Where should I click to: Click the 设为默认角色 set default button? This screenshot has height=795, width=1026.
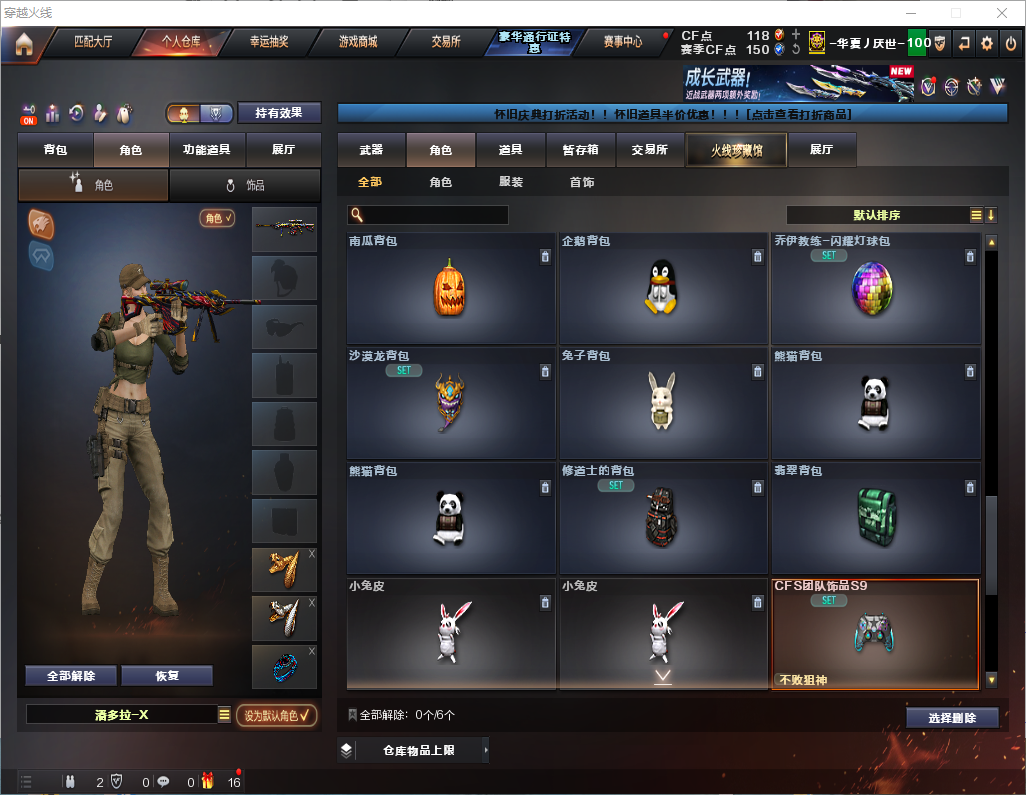(x=277, y=715)
